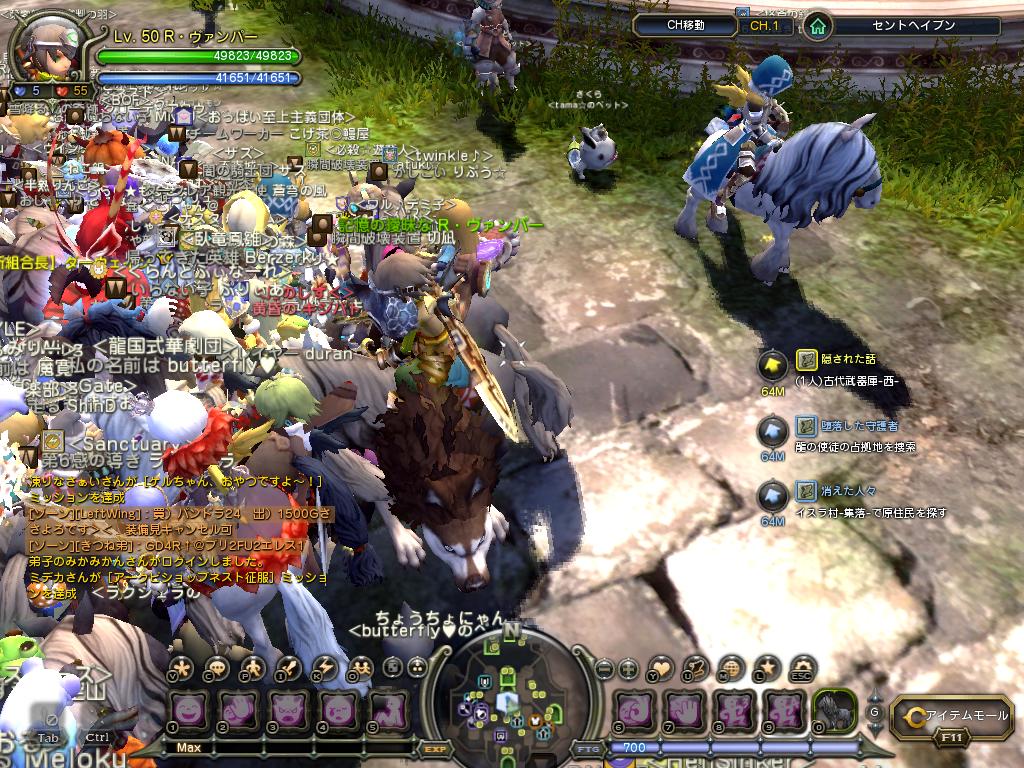Open the sword icon menu
Screen dimensions: 1024x768
click(x=290, y=668)
